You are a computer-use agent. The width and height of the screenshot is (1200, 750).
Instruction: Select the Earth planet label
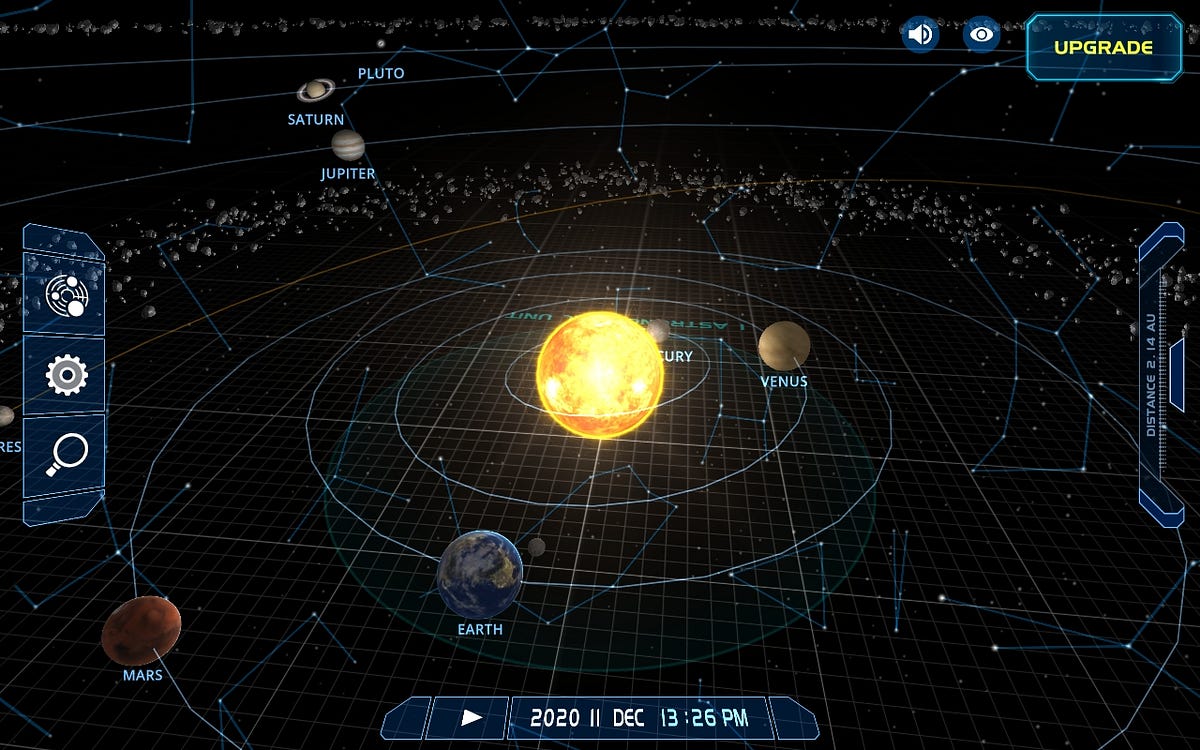pyautogui.click(x=480, y=630)
